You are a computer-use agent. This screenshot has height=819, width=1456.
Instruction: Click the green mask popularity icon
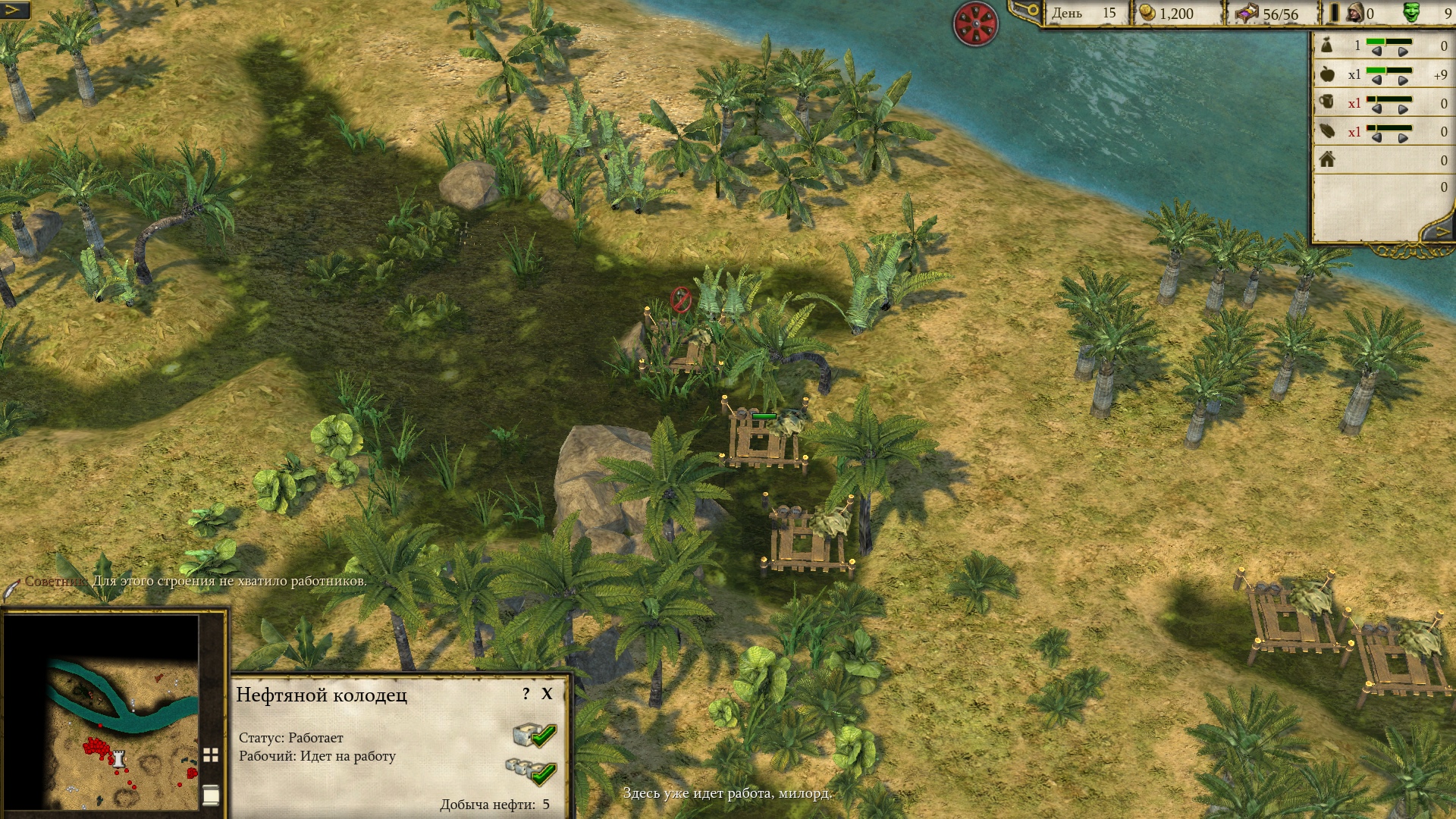click(1412, 13)
